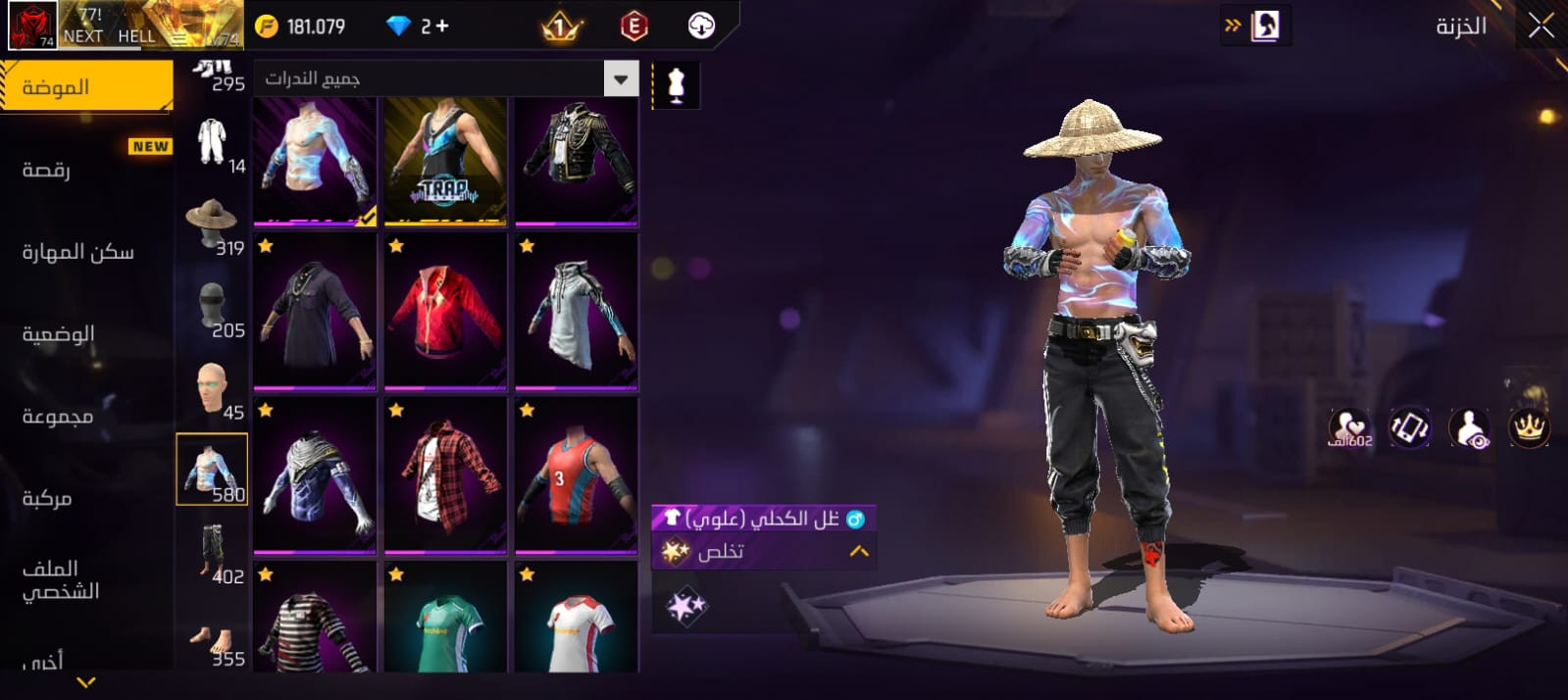1568x700 pixels.
Task: Select the الوضعية pose tab
Action: point(59,334)
